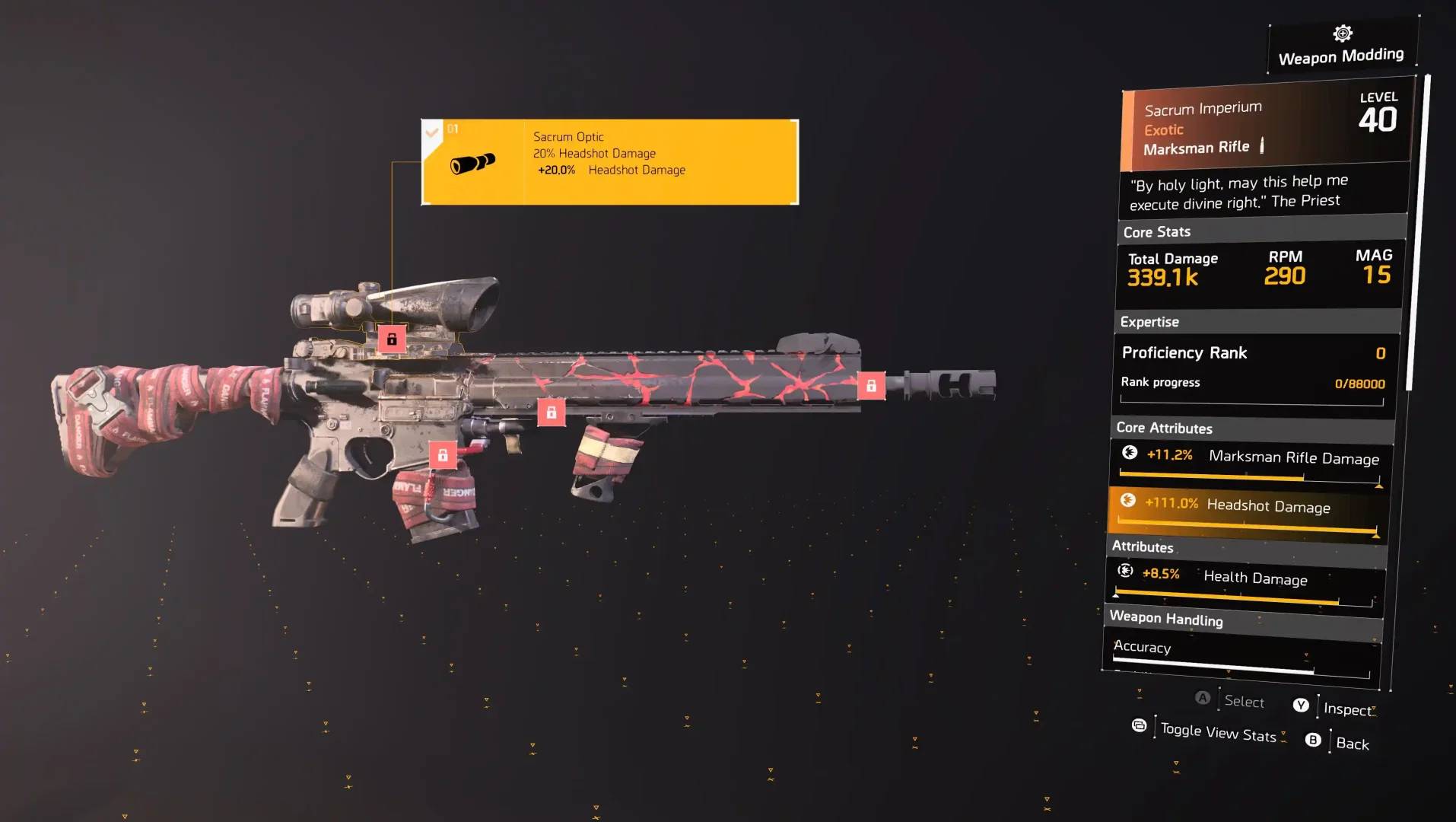This screenshot has height=822, width=1456.
Task: Click the locked muzzle mod slot
Action: 871,386
